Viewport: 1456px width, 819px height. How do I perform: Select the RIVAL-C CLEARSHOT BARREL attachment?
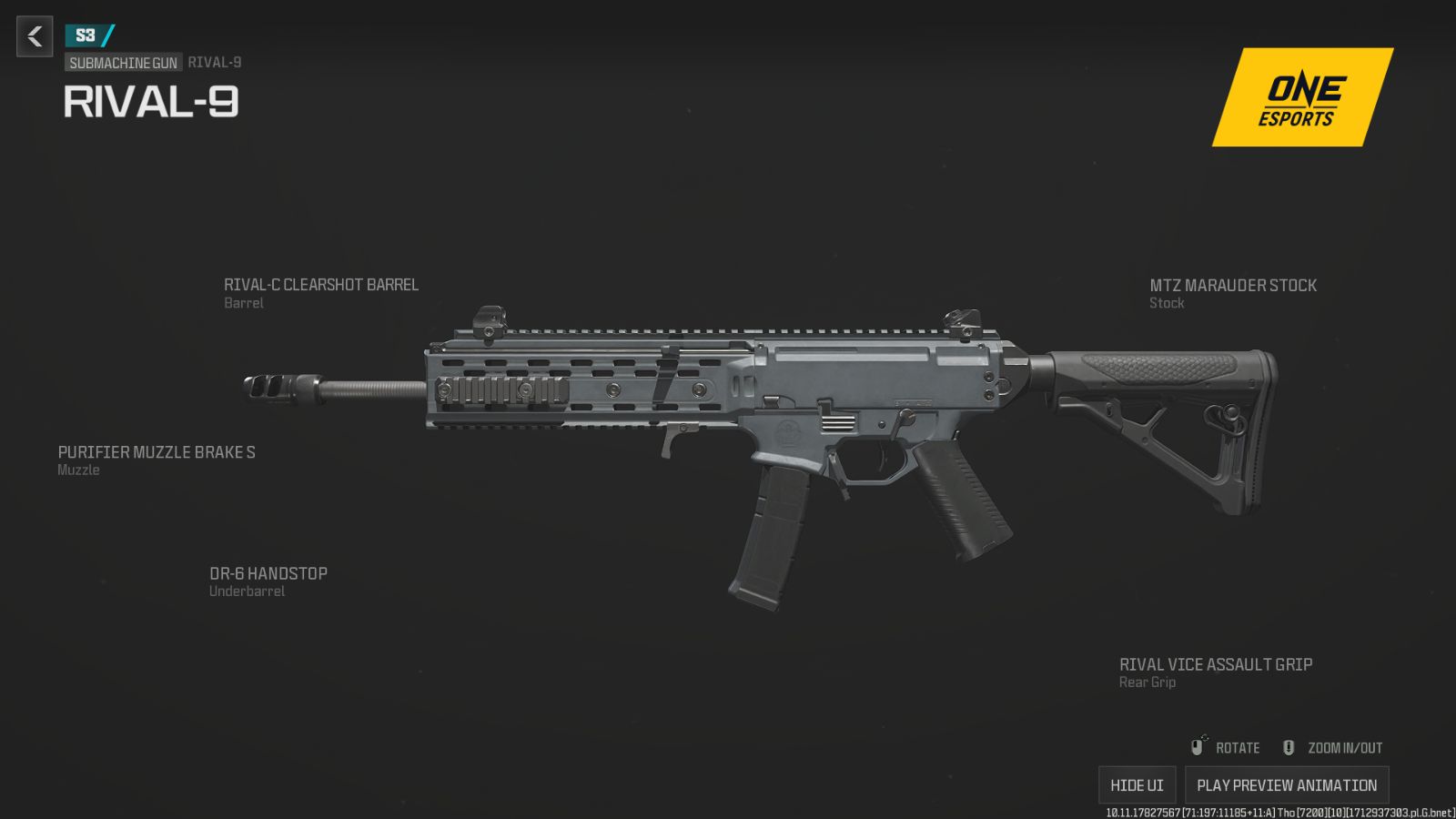(x=321, y=285)
